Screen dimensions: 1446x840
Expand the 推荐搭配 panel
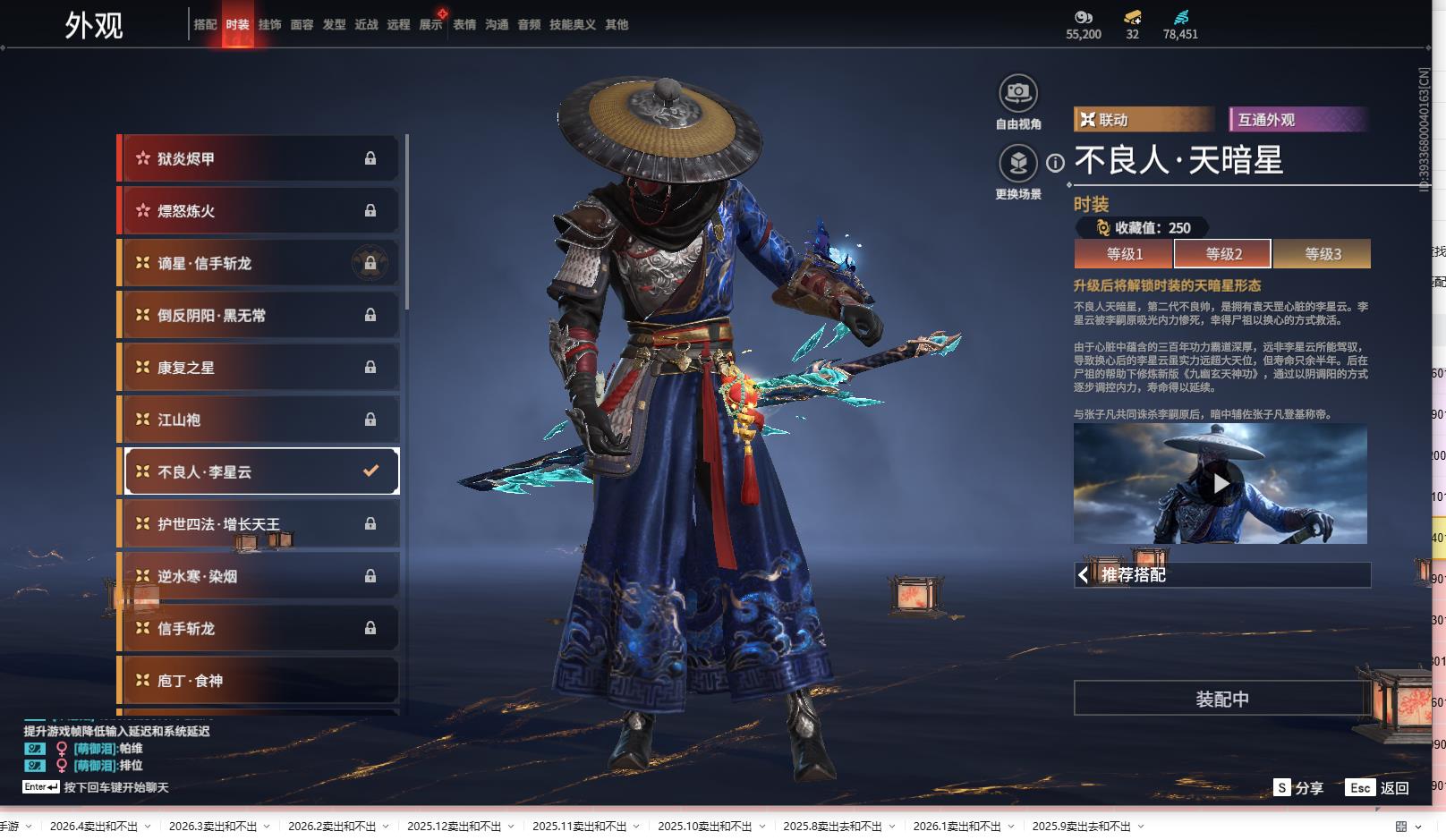pos(1221,575)
